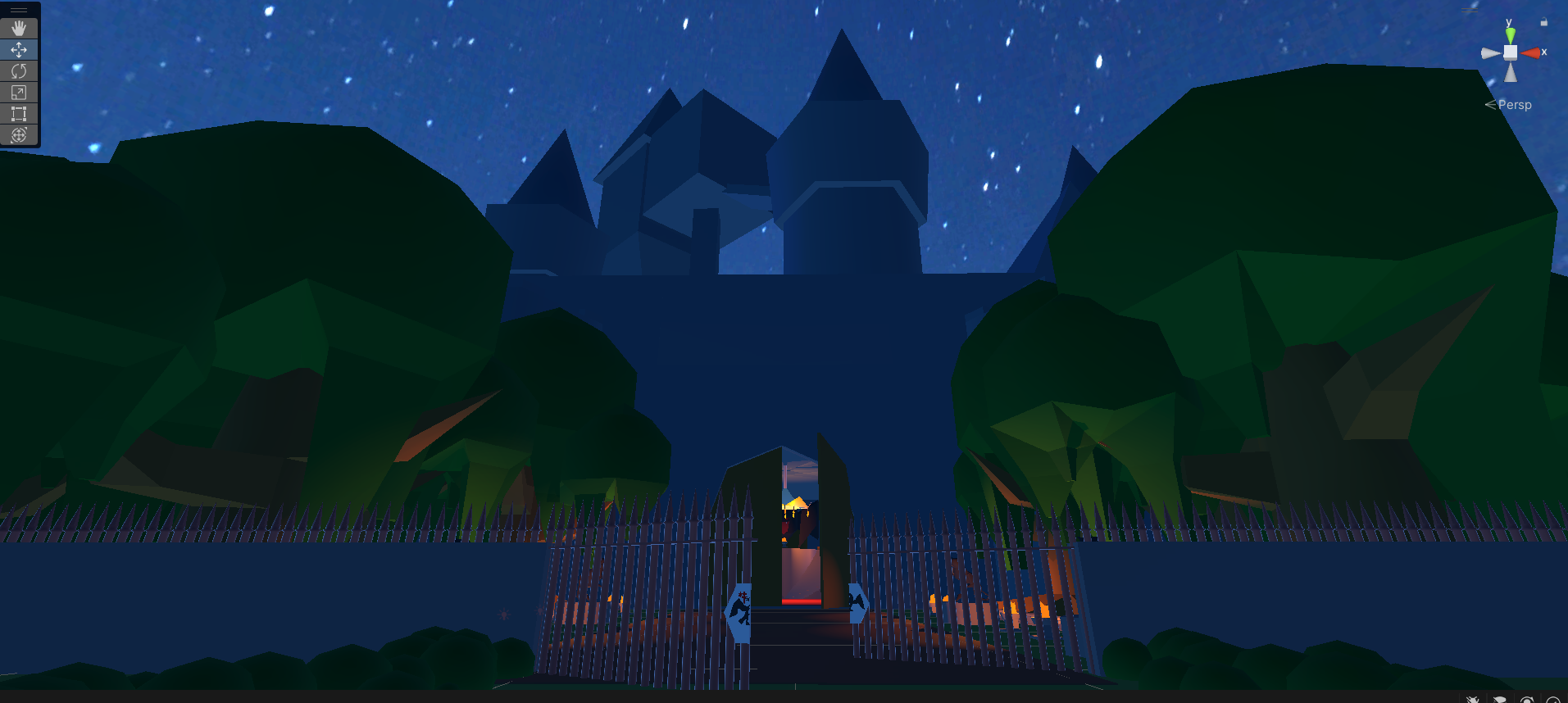
Task: Click the green Y axis cone
Action: (x=1511, y=34)
